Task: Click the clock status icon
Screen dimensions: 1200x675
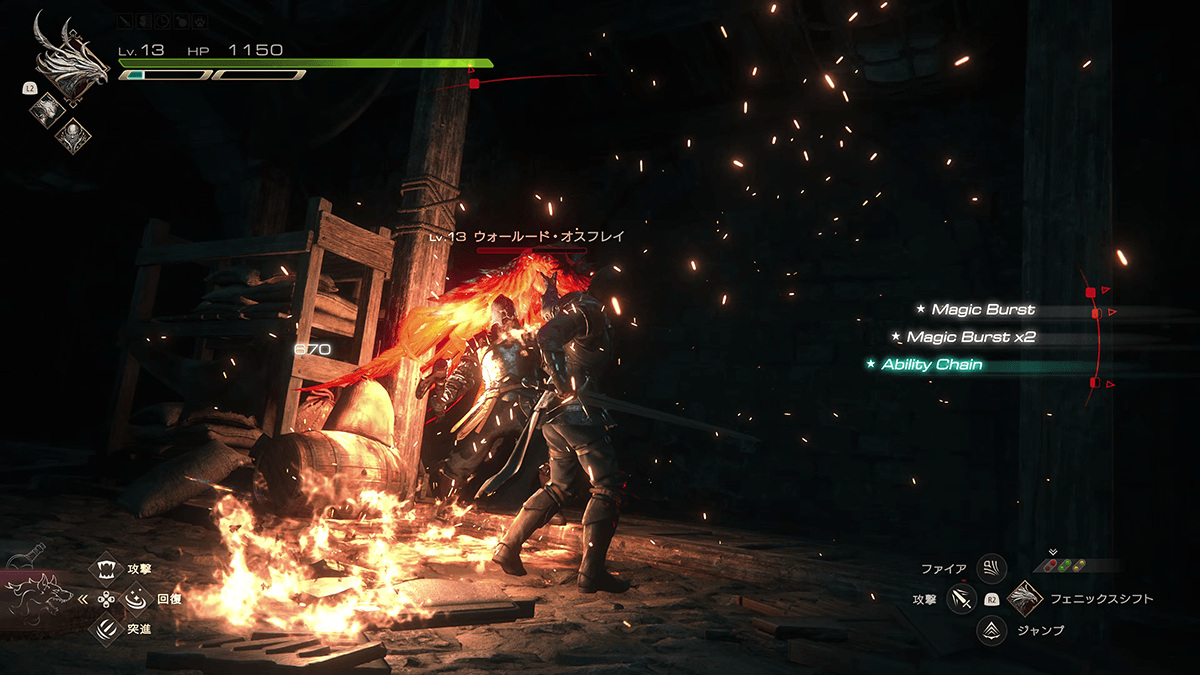Action: (x=164, y=19)
